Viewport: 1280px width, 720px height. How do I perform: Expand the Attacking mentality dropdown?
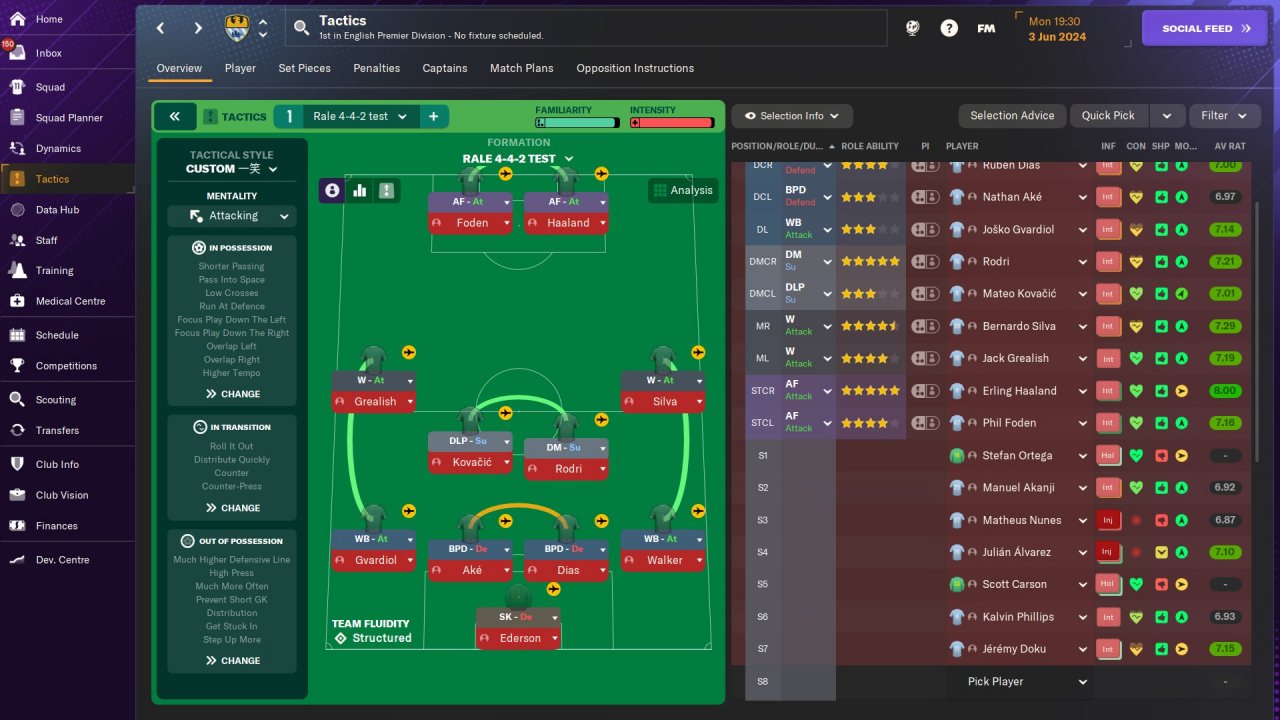pos(231,216)
